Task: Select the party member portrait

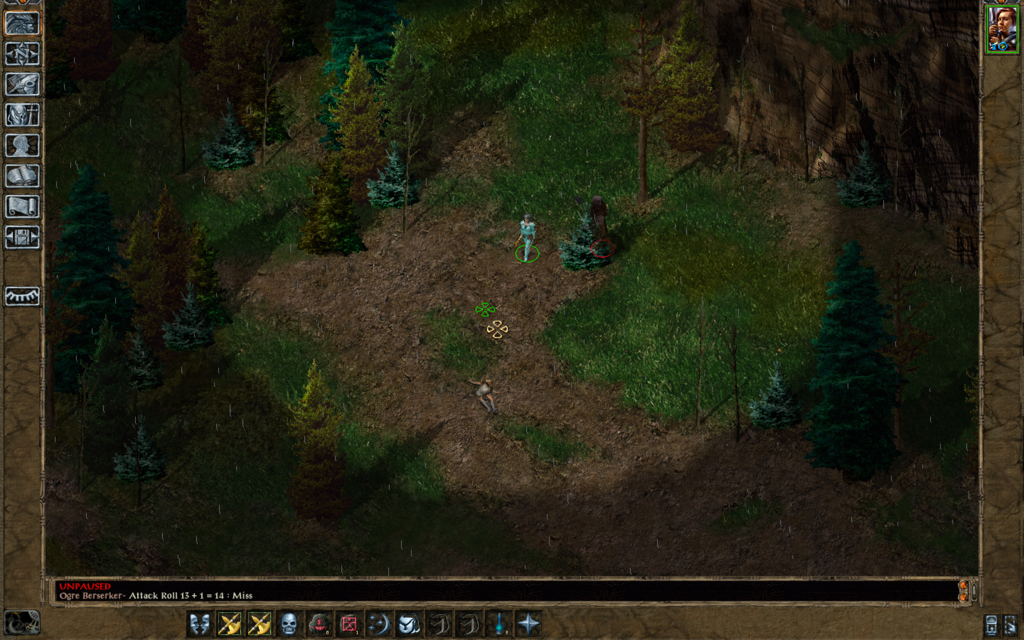Action: 1001,29
